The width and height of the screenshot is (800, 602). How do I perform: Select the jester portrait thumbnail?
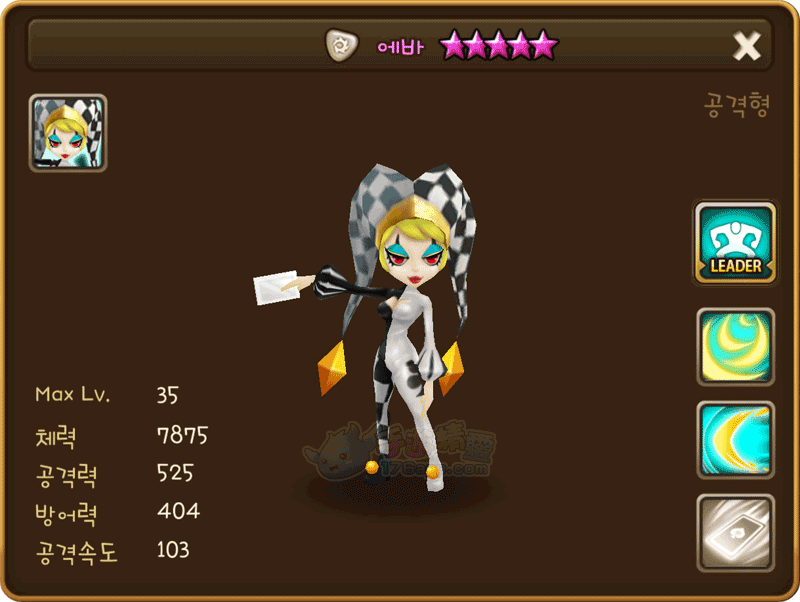[x=68, y=133]
